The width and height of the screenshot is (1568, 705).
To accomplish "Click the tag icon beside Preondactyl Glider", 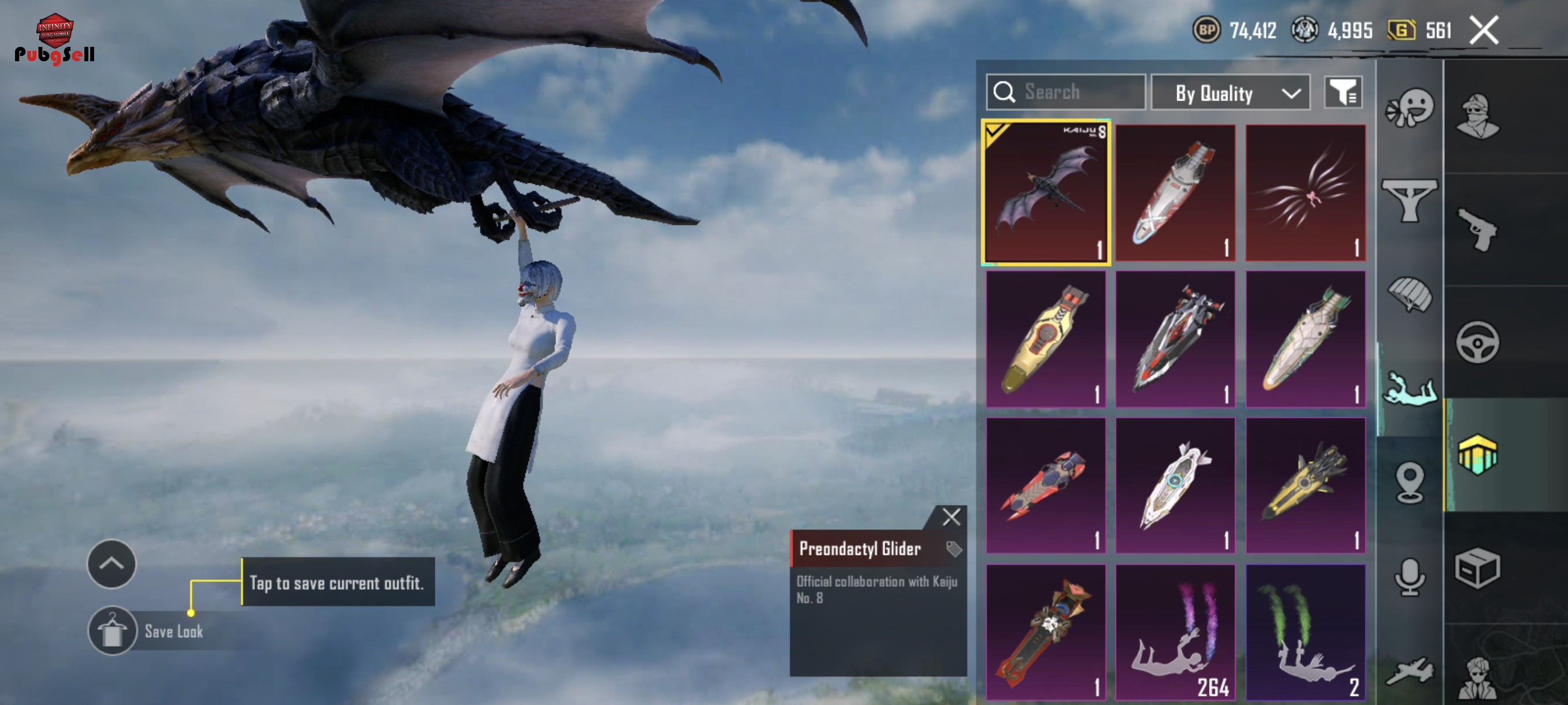I will (953, 548).
